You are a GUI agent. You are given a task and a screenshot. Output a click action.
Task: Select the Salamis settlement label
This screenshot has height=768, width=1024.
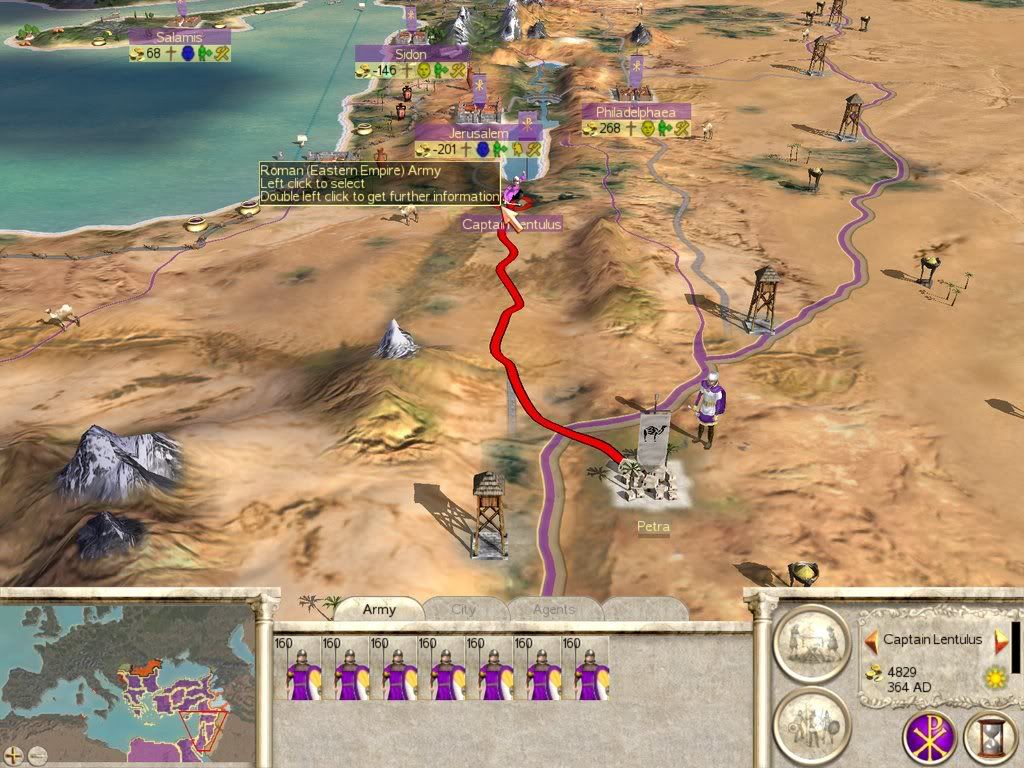[x=180, y=37]
